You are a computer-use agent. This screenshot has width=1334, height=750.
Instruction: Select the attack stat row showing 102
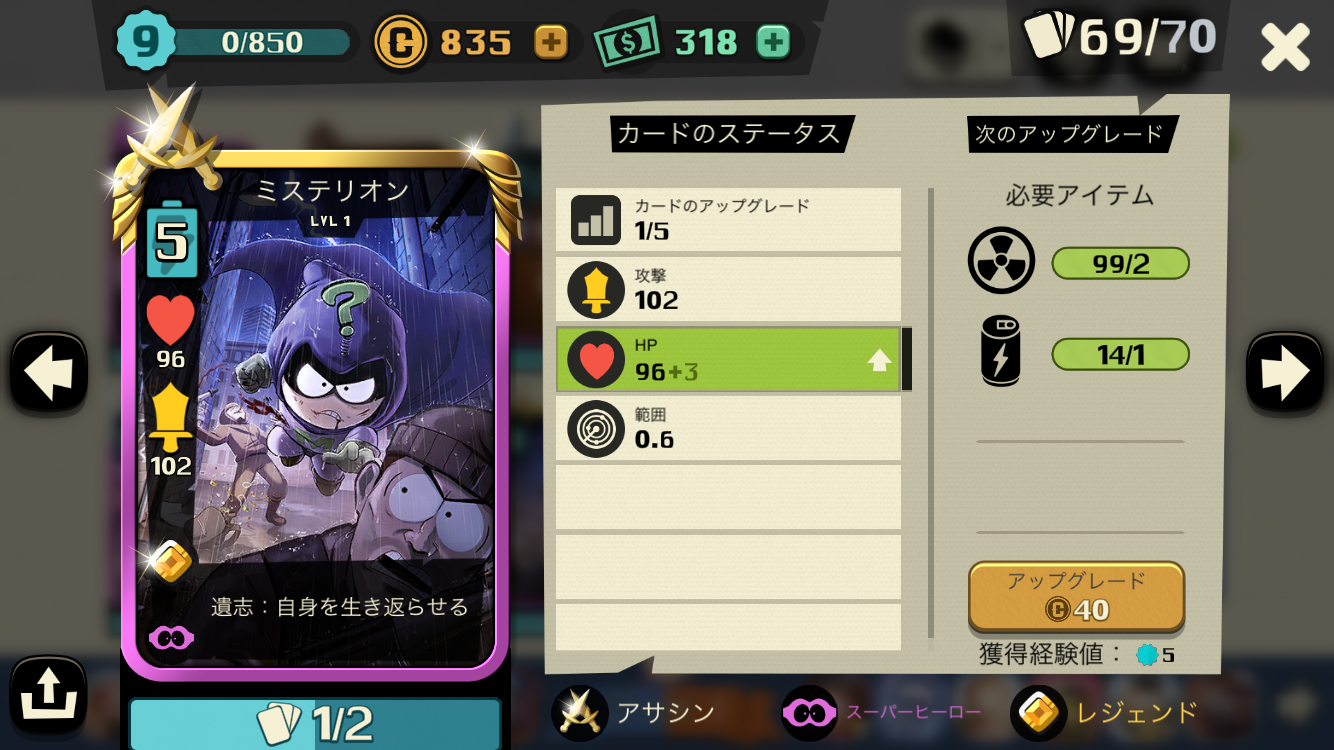(728, 289)
